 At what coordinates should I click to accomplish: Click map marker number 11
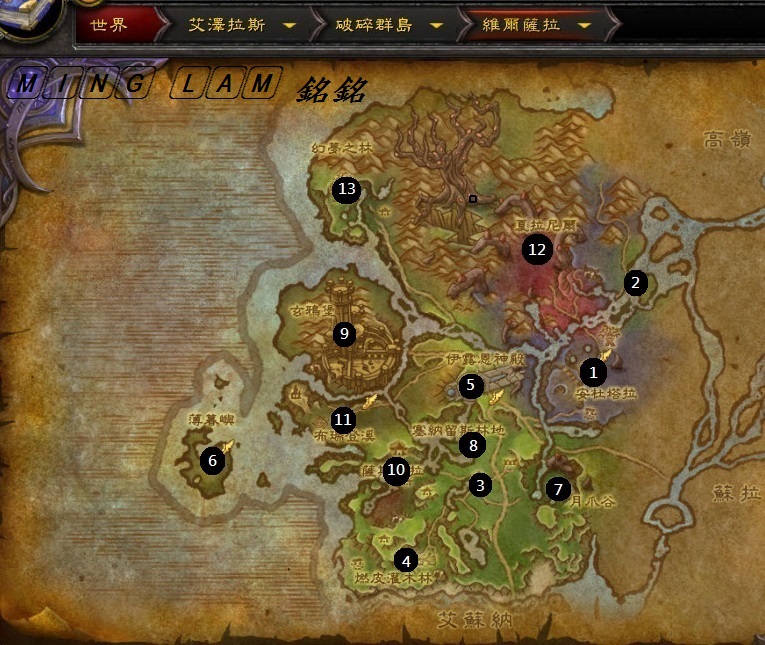344,420
